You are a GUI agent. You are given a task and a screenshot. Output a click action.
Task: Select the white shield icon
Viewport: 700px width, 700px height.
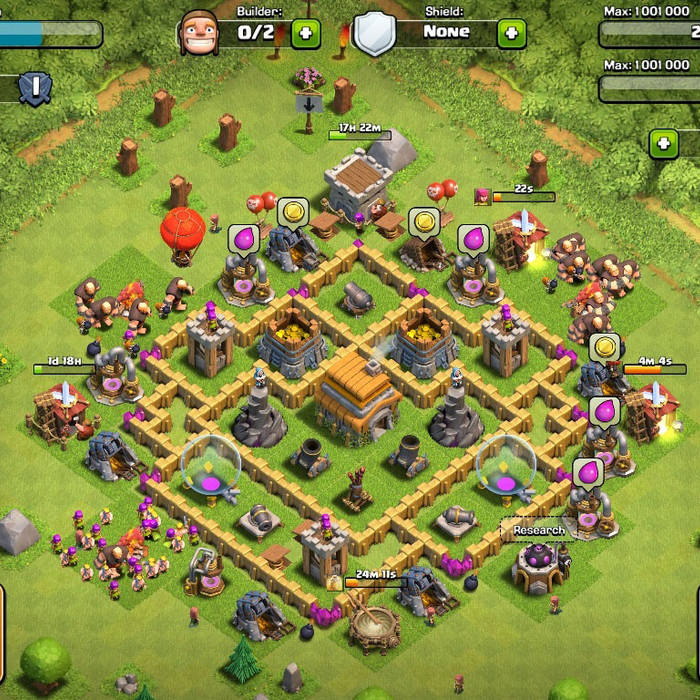tap(374, 33)
